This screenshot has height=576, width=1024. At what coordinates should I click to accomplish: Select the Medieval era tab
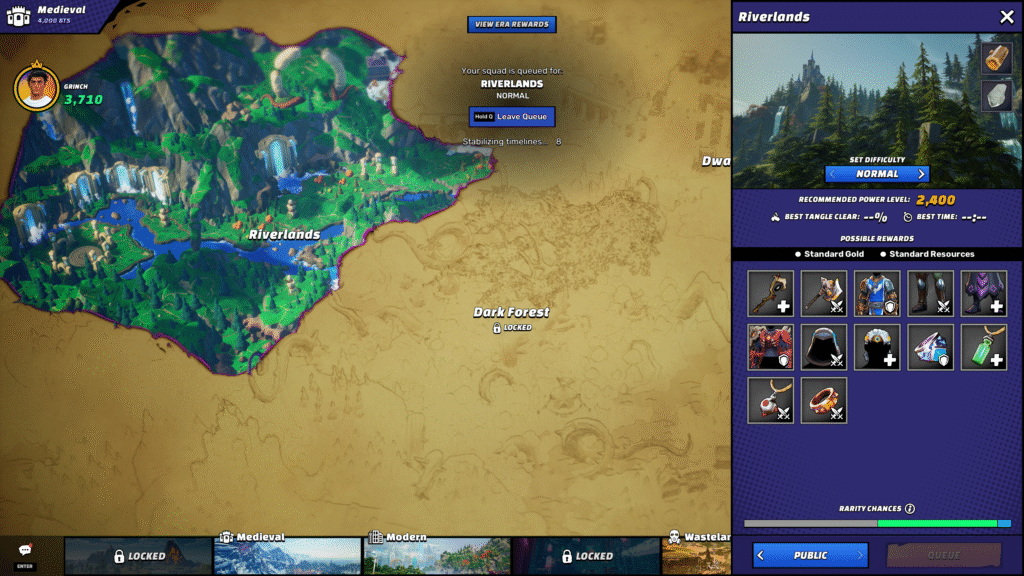point(287,555)
